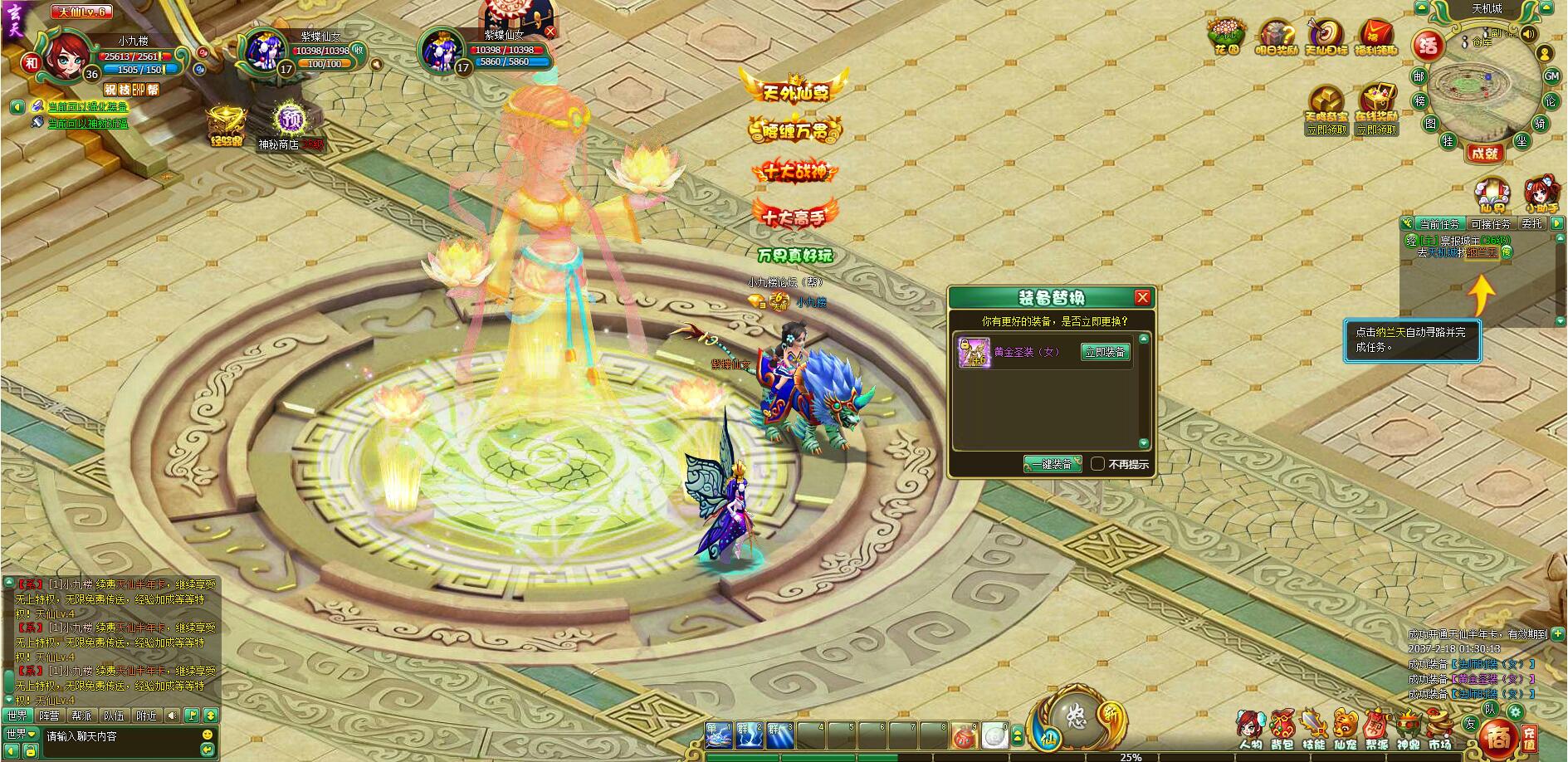The image size is (1568, 762).
Task: Open the 背包 bag icon
Action: 1282,728
